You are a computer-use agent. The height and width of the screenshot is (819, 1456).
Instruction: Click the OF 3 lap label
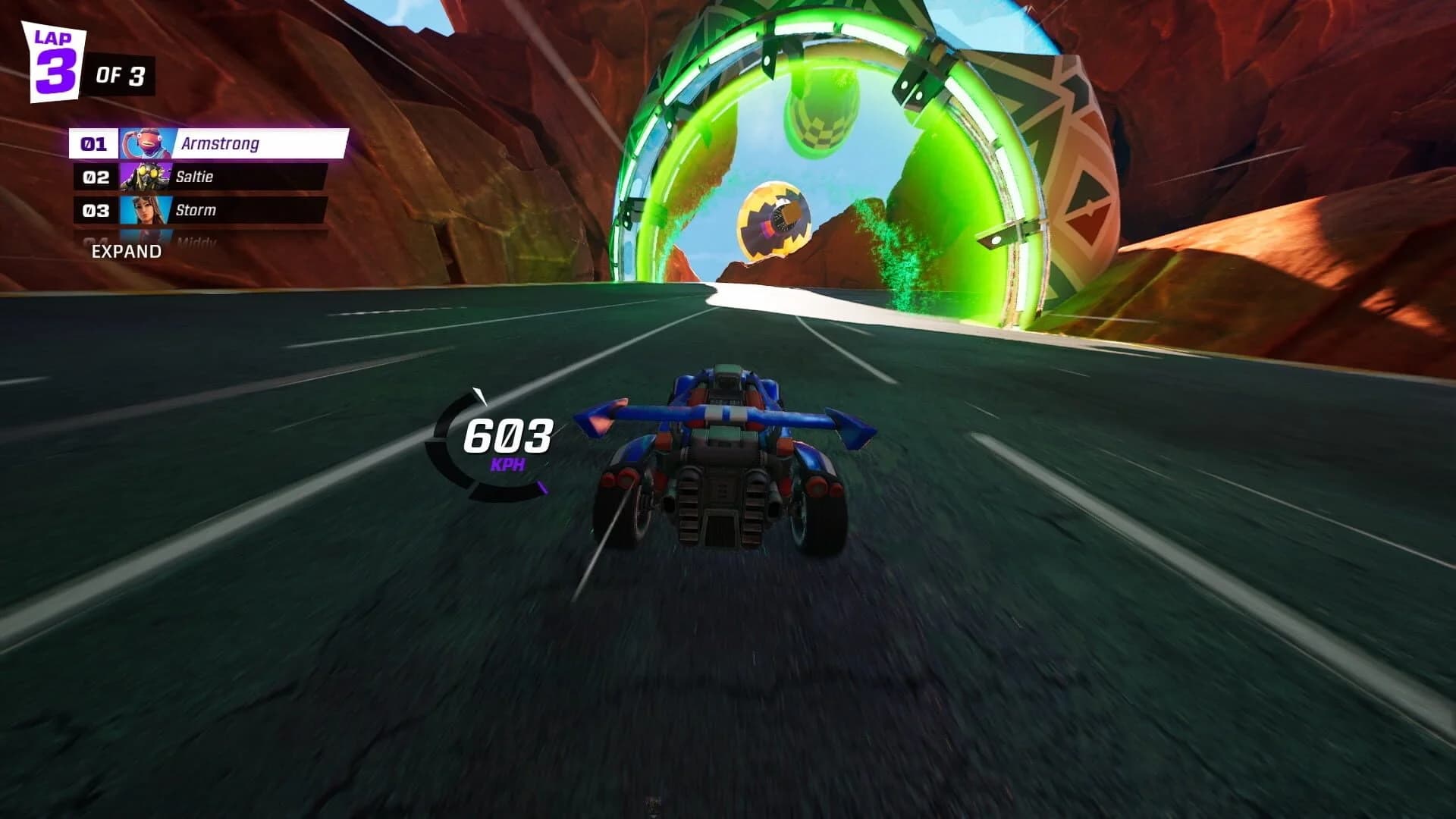click(x=121, y=74)
